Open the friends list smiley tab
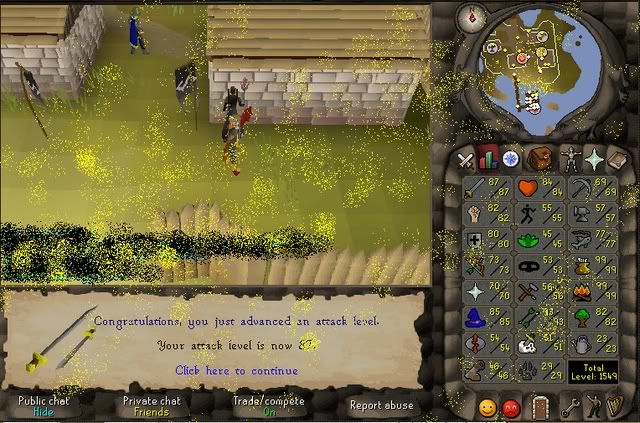 point(487,408)
